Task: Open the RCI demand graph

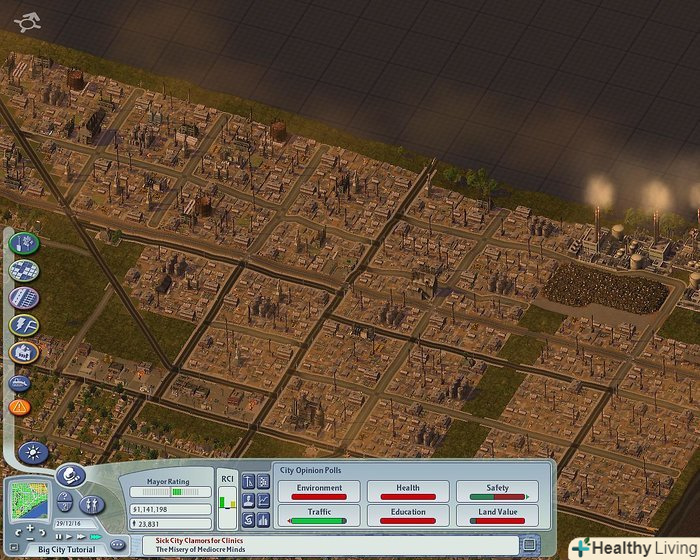Action: [227, 496]
